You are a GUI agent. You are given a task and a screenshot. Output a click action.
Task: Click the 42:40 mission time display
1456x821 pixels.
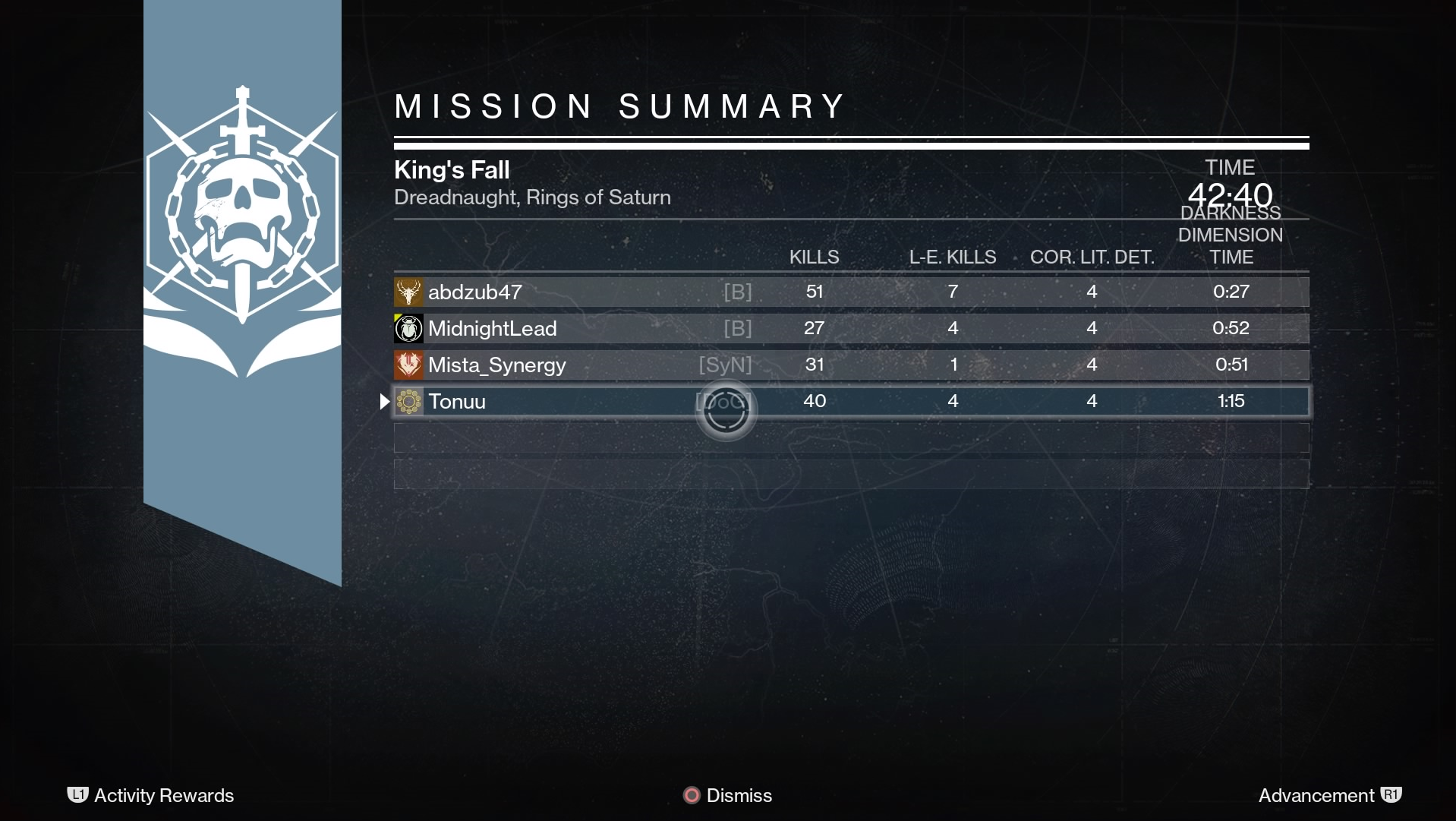[1230, 195]
